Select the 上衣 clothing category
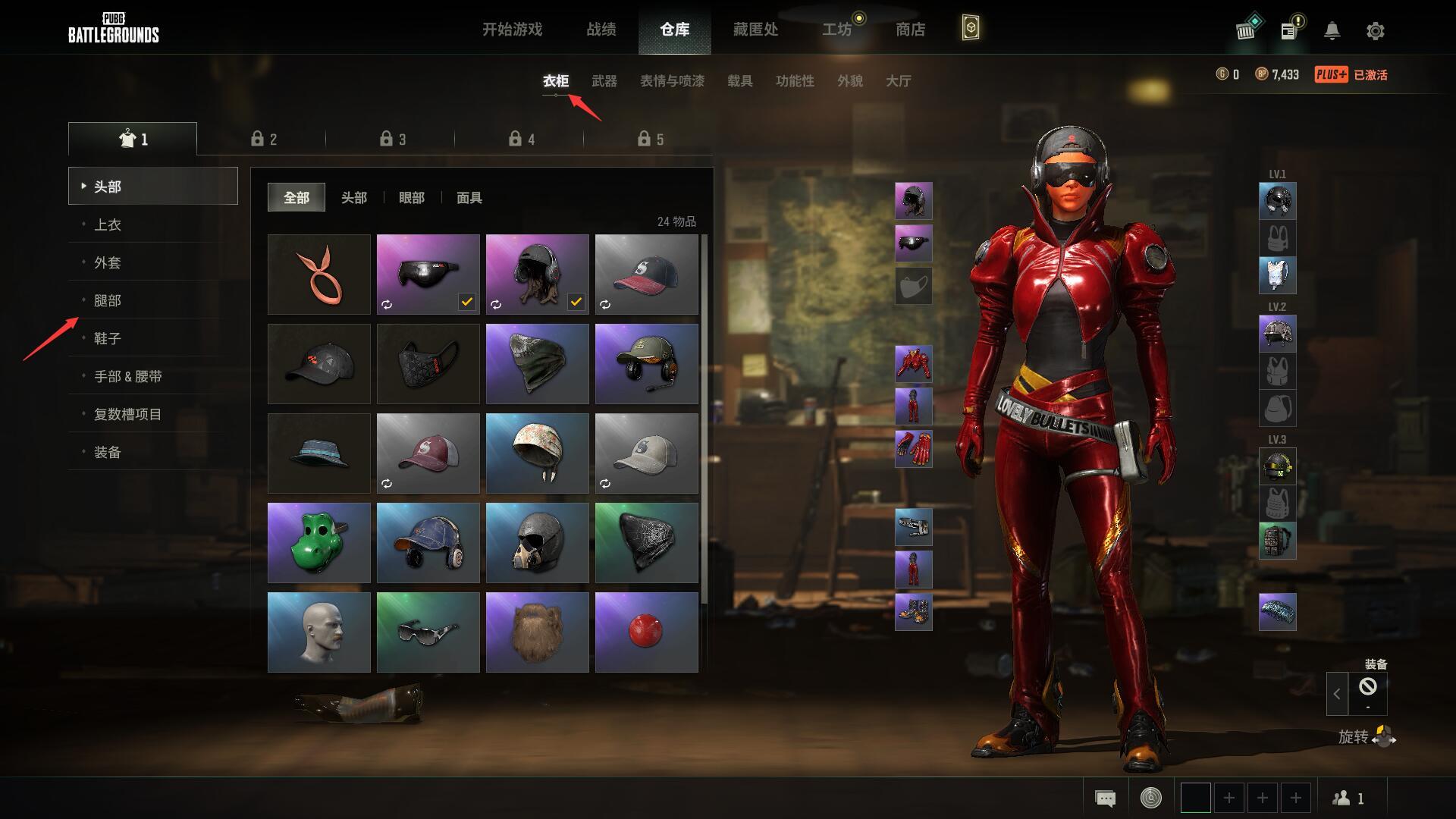The width and height of the screenshot is (1456, 819). tap(108, 224)
